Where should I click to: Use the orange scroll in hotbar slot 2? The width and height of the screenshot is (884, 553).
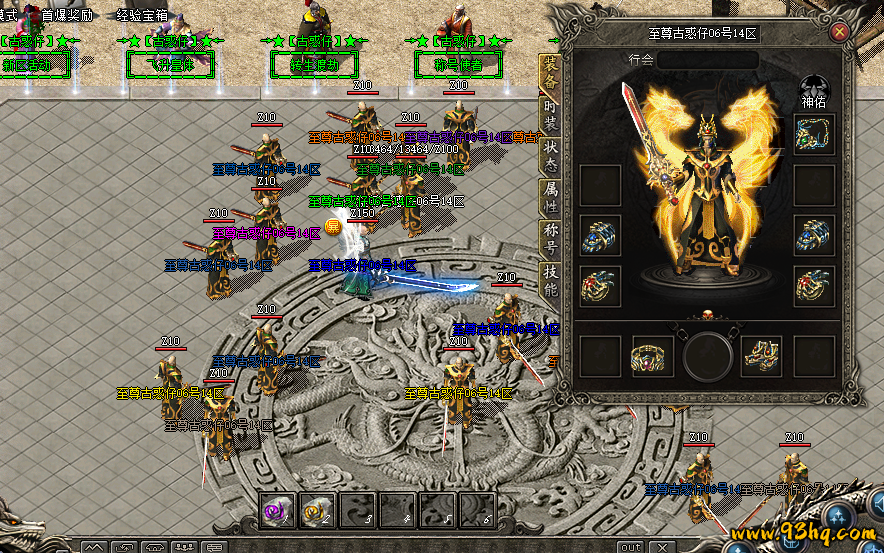pos(316,510)
